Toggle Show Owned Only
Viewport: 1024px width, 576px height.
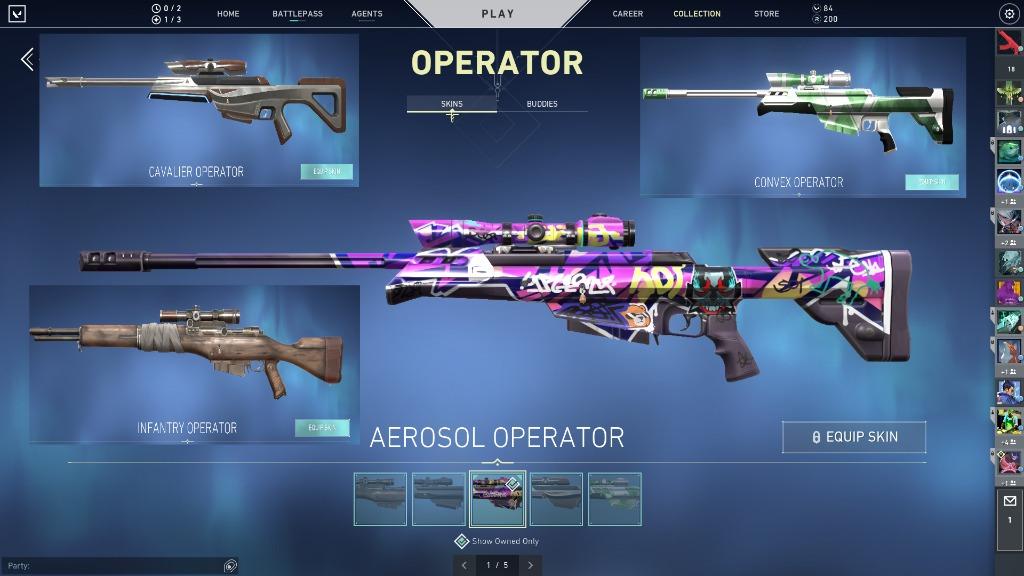click(x=462, y=541)
